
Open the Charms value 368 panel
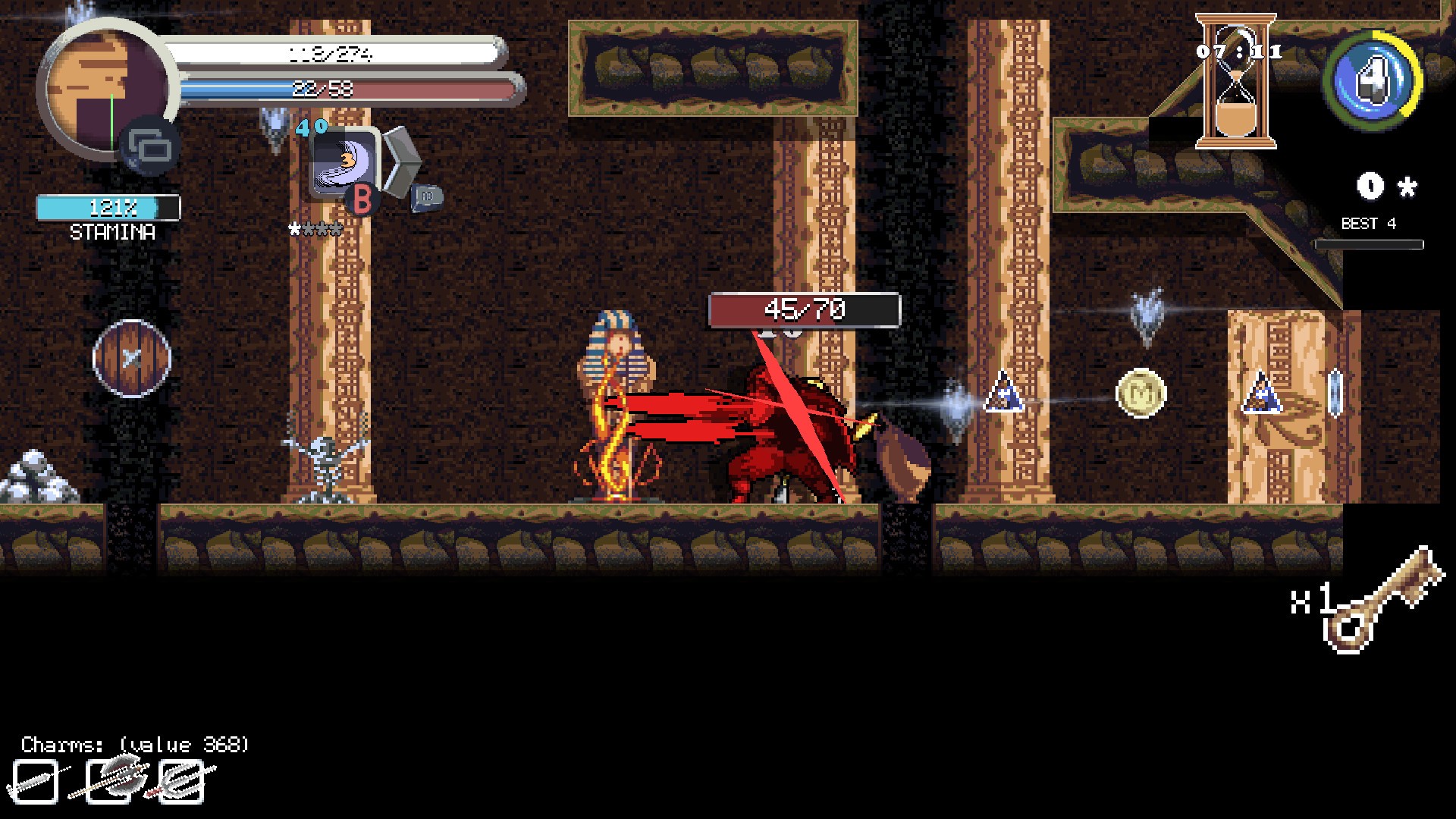[x=133, y=743]
